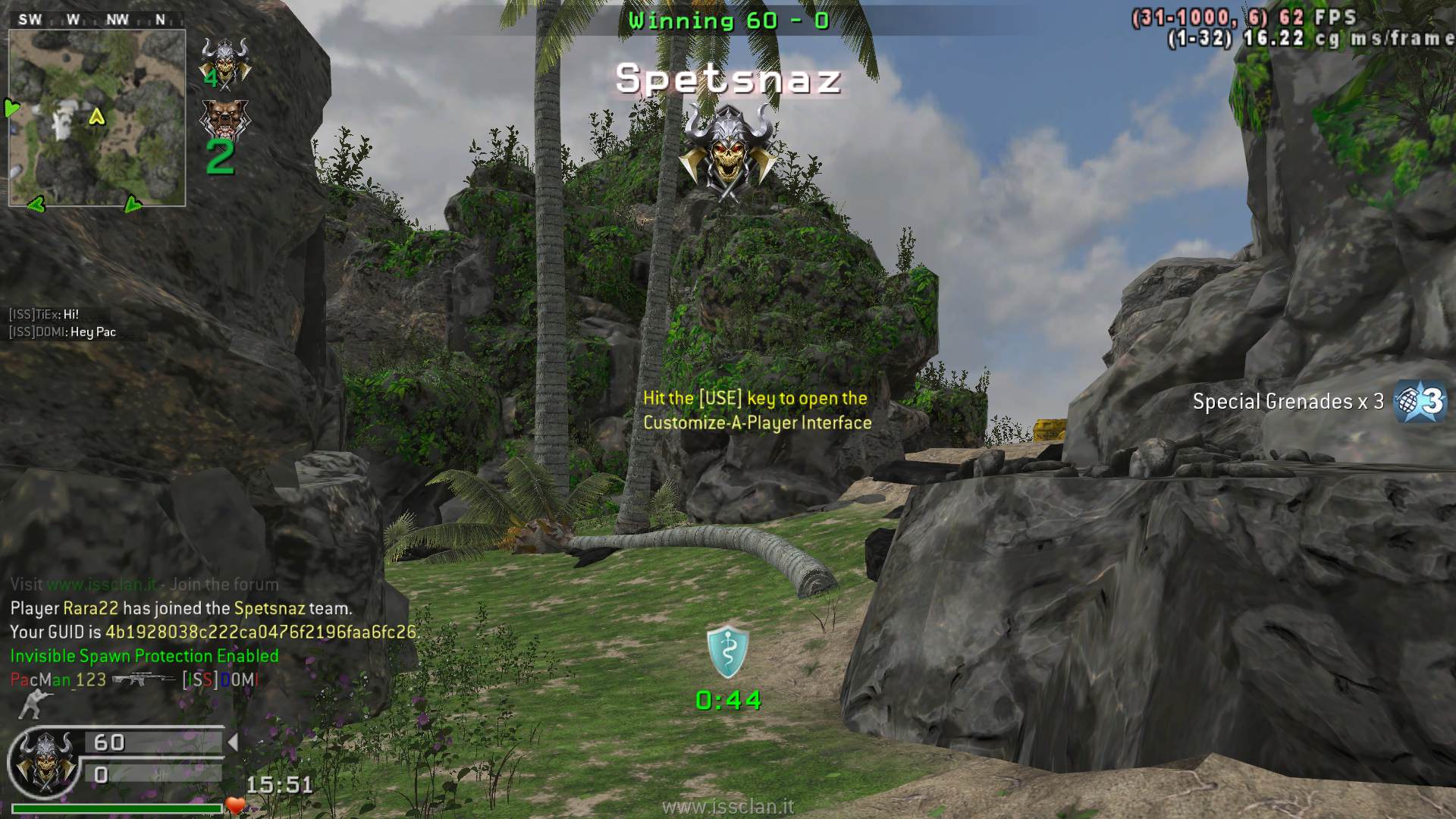Click the Spetsnaz emblem next to ammo counter

(x=44, y=762)
